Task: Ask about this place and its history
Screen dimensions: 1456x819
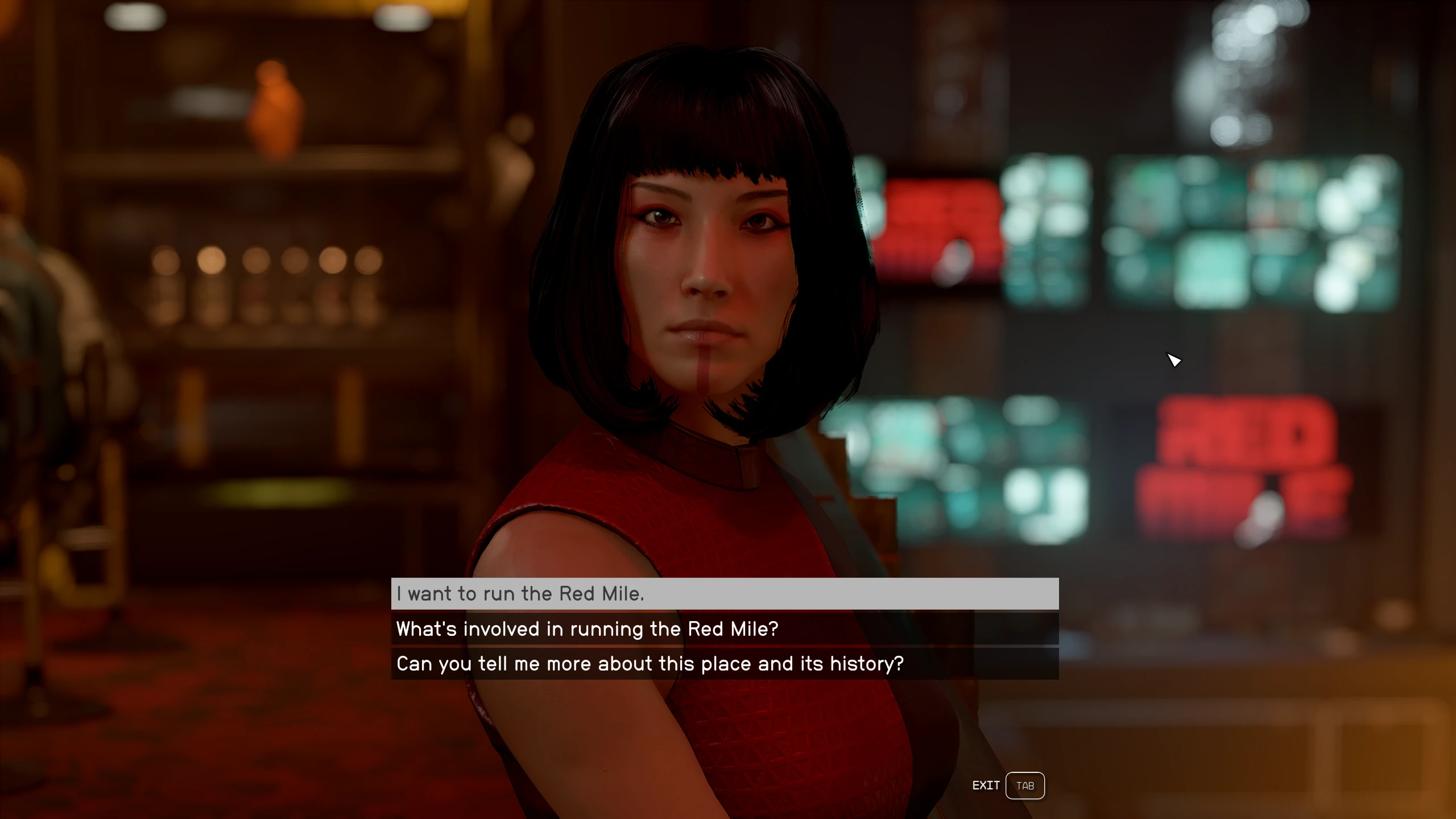Action: pyautogui.click(x=725, y=664)
